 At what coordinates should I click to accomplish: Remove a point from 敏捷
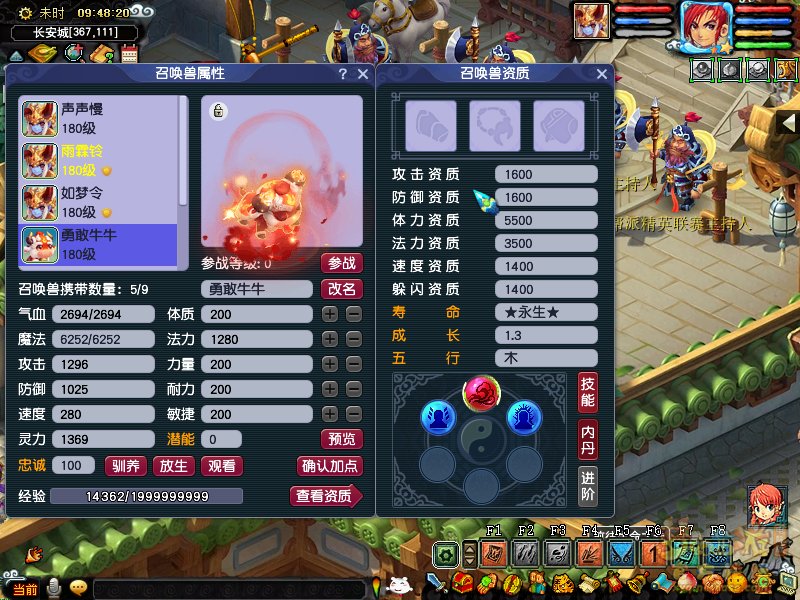353,414
